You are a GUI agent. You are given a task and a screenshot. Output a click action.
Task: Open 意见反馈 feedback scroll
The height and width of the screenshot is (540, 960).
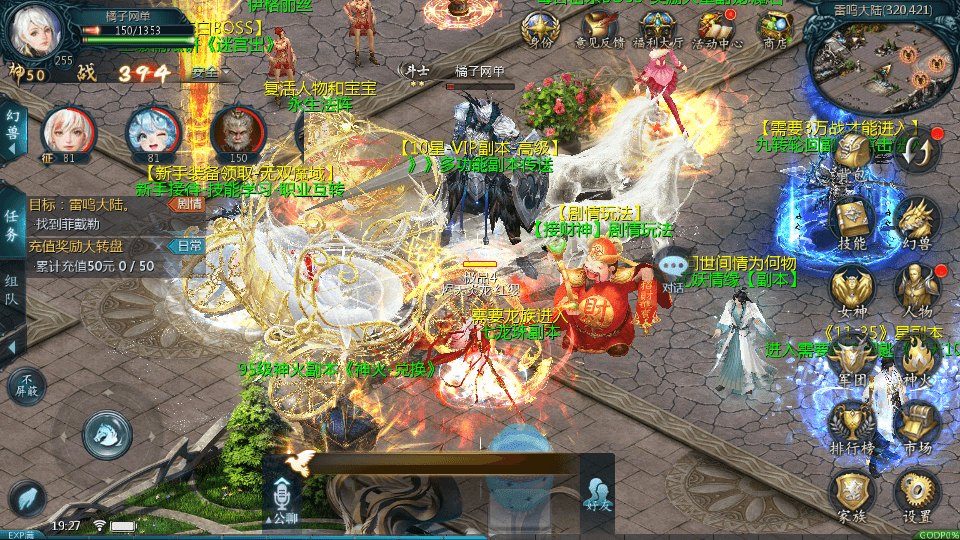pos(599,30)
